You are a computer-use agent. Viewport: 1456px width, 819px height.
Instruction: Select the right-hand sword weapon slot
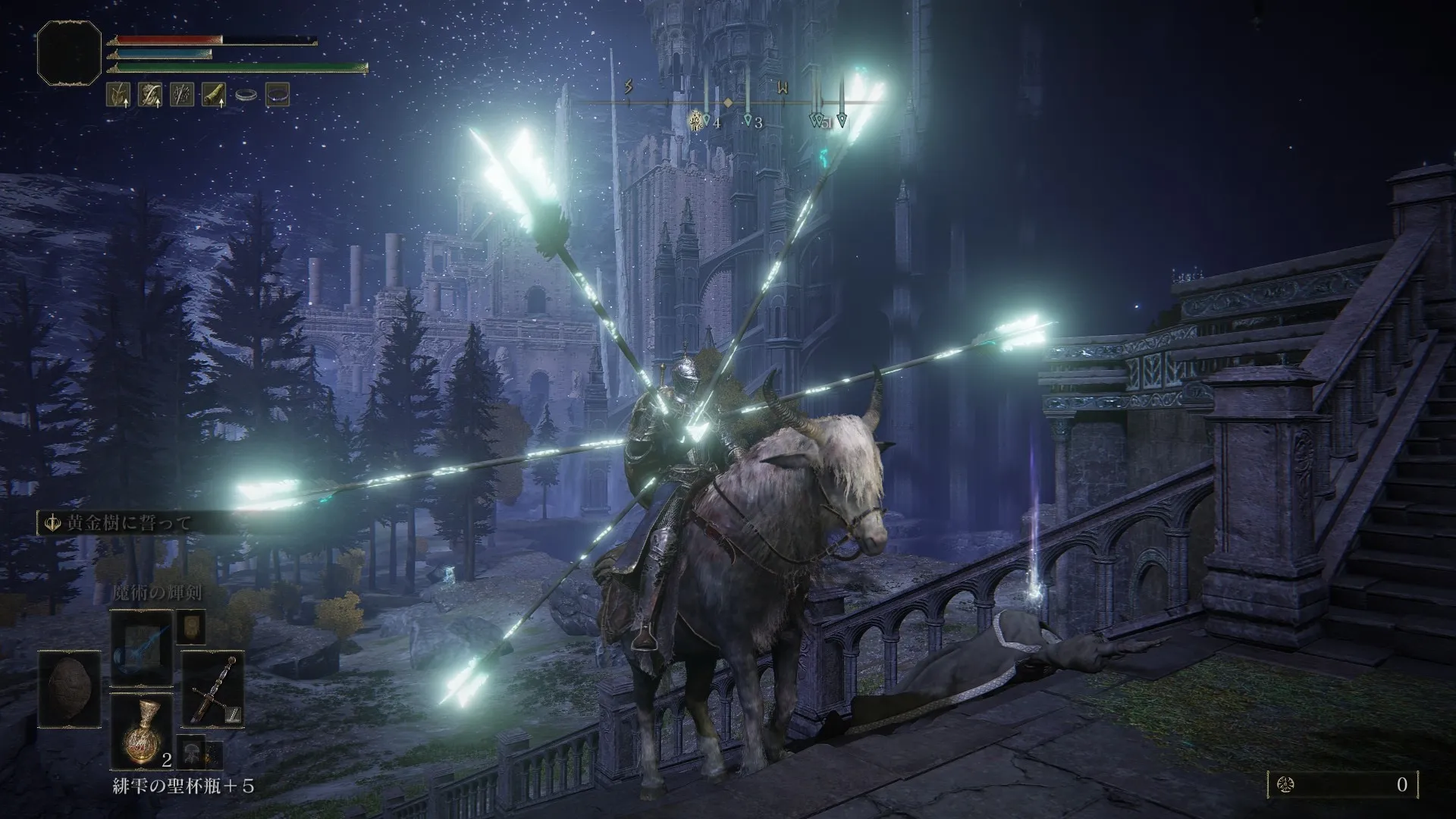click(212, 690)
